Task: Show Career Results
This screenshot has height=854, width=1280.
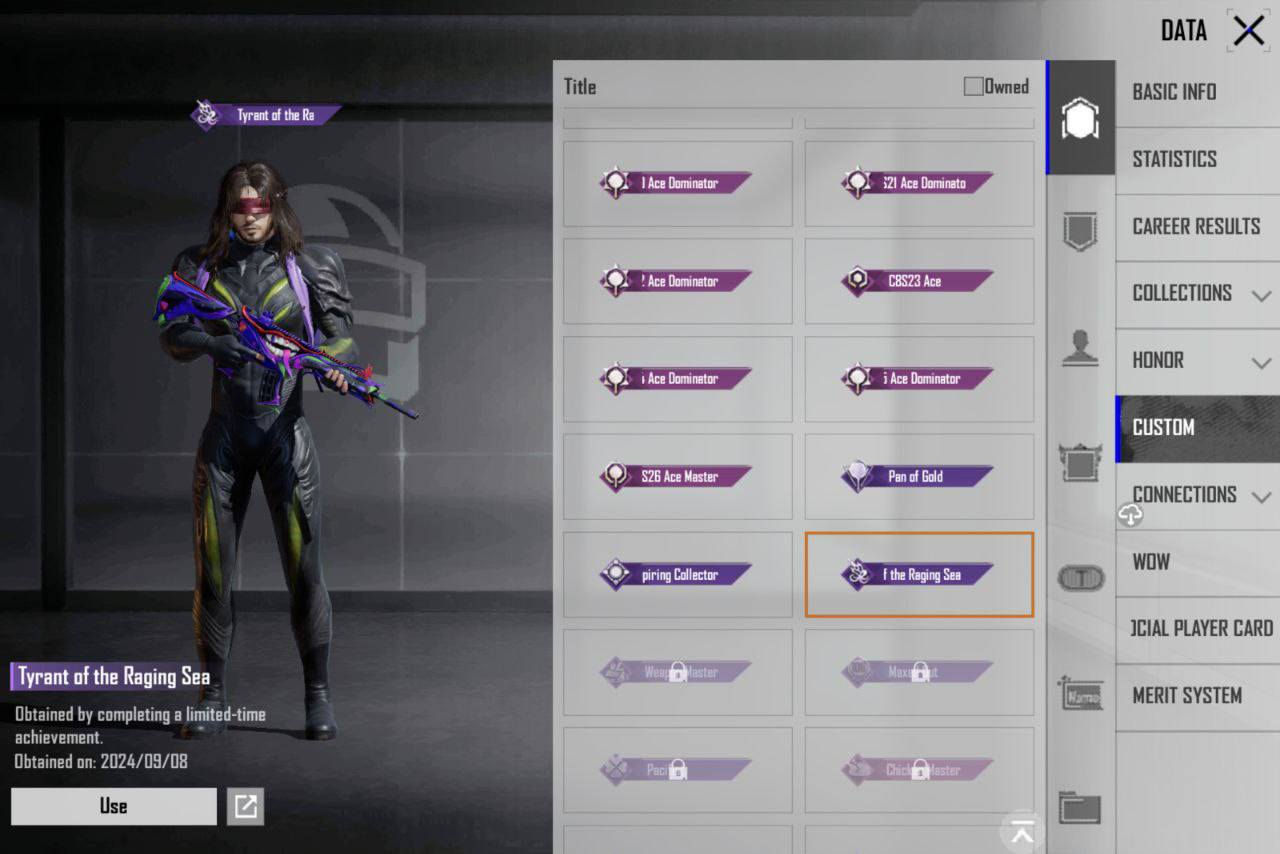Action: pyautogui.click(x=1196, y=226)
